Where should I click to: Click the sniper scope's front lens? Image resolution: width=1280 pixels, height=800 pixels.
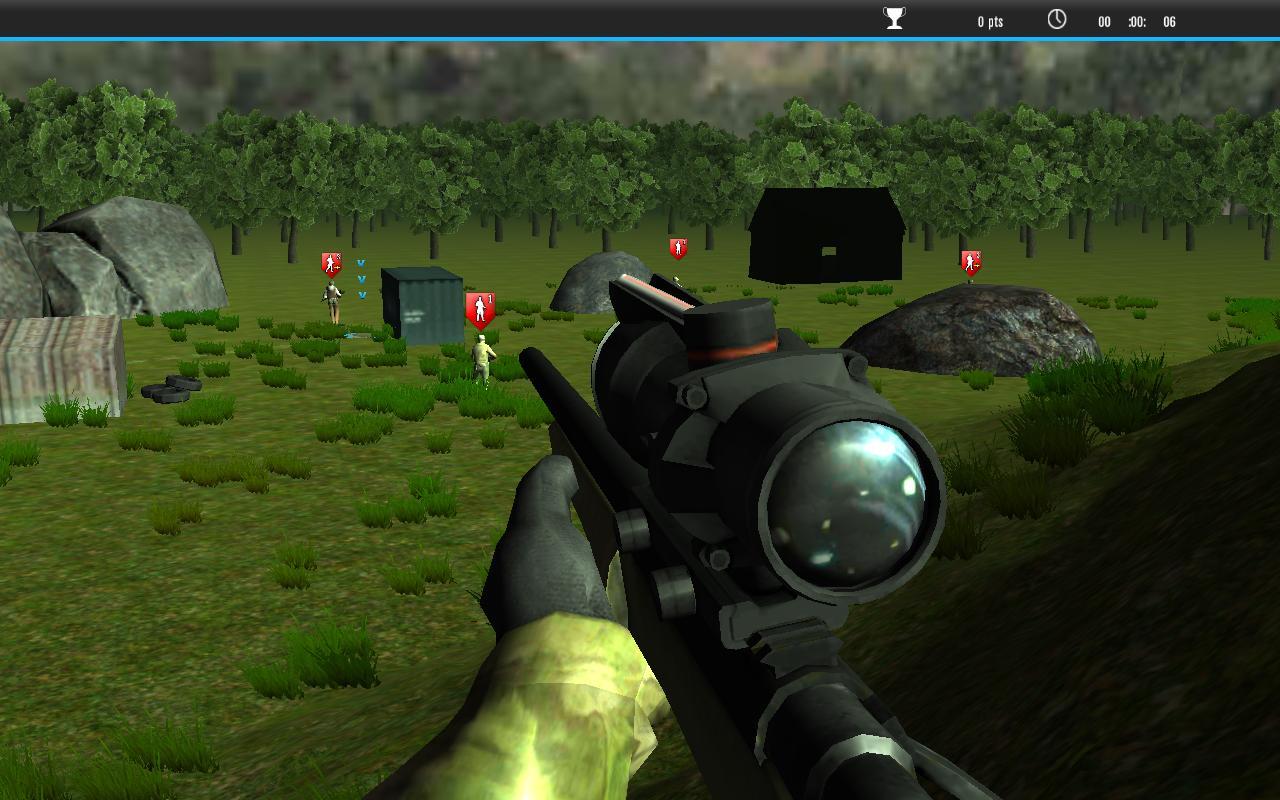[x=847, y=500]
